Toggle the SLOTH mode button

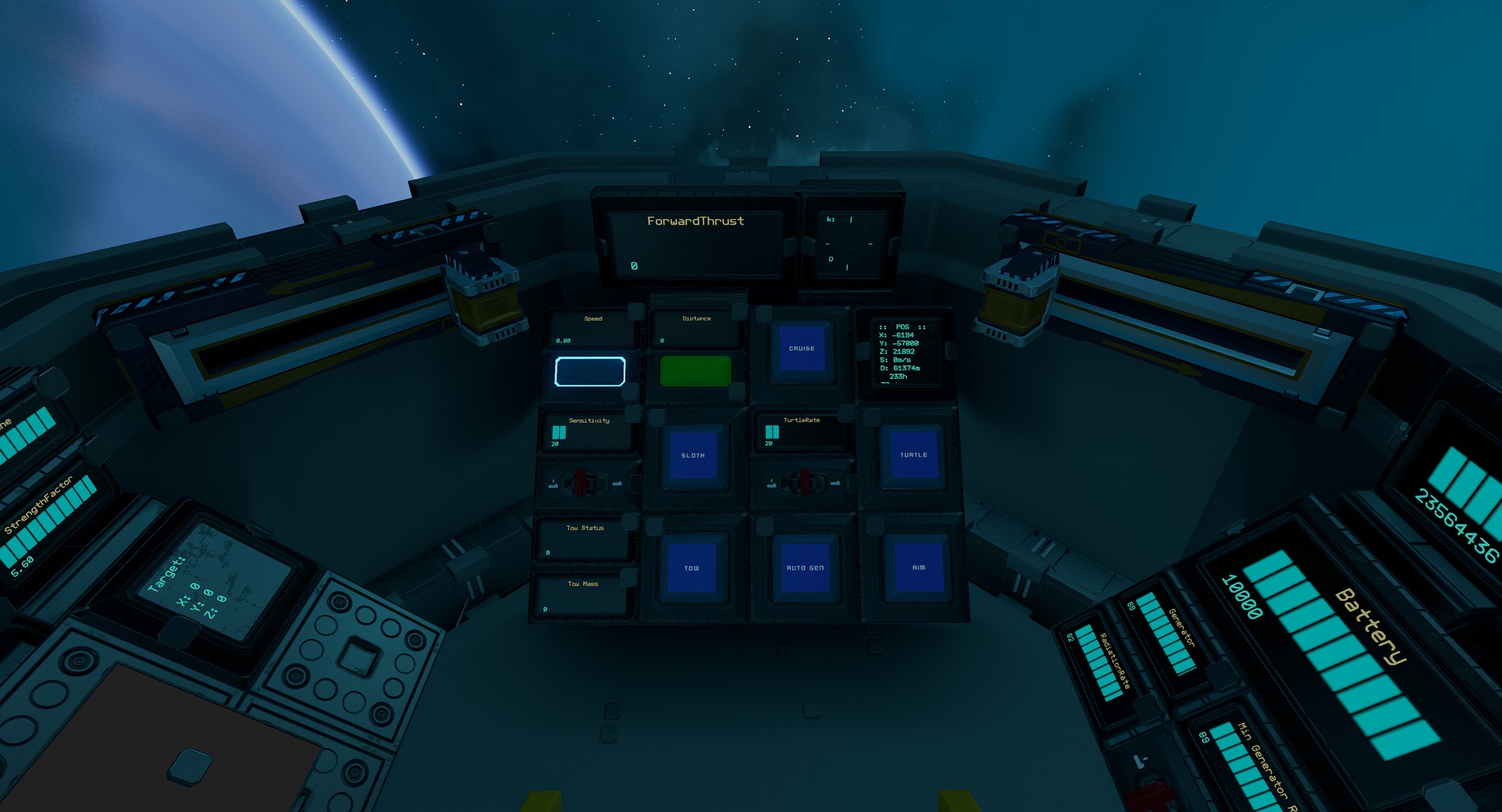point(692,455)
